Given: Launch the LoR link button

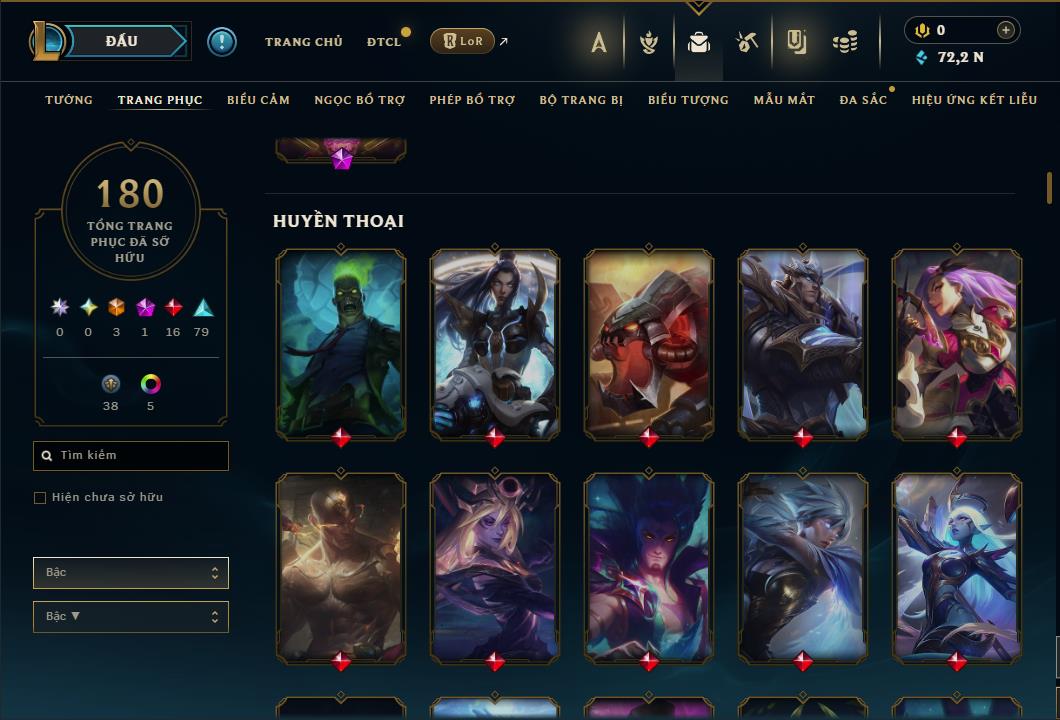Looking at the screenshot, I should [x=462, y=41].
